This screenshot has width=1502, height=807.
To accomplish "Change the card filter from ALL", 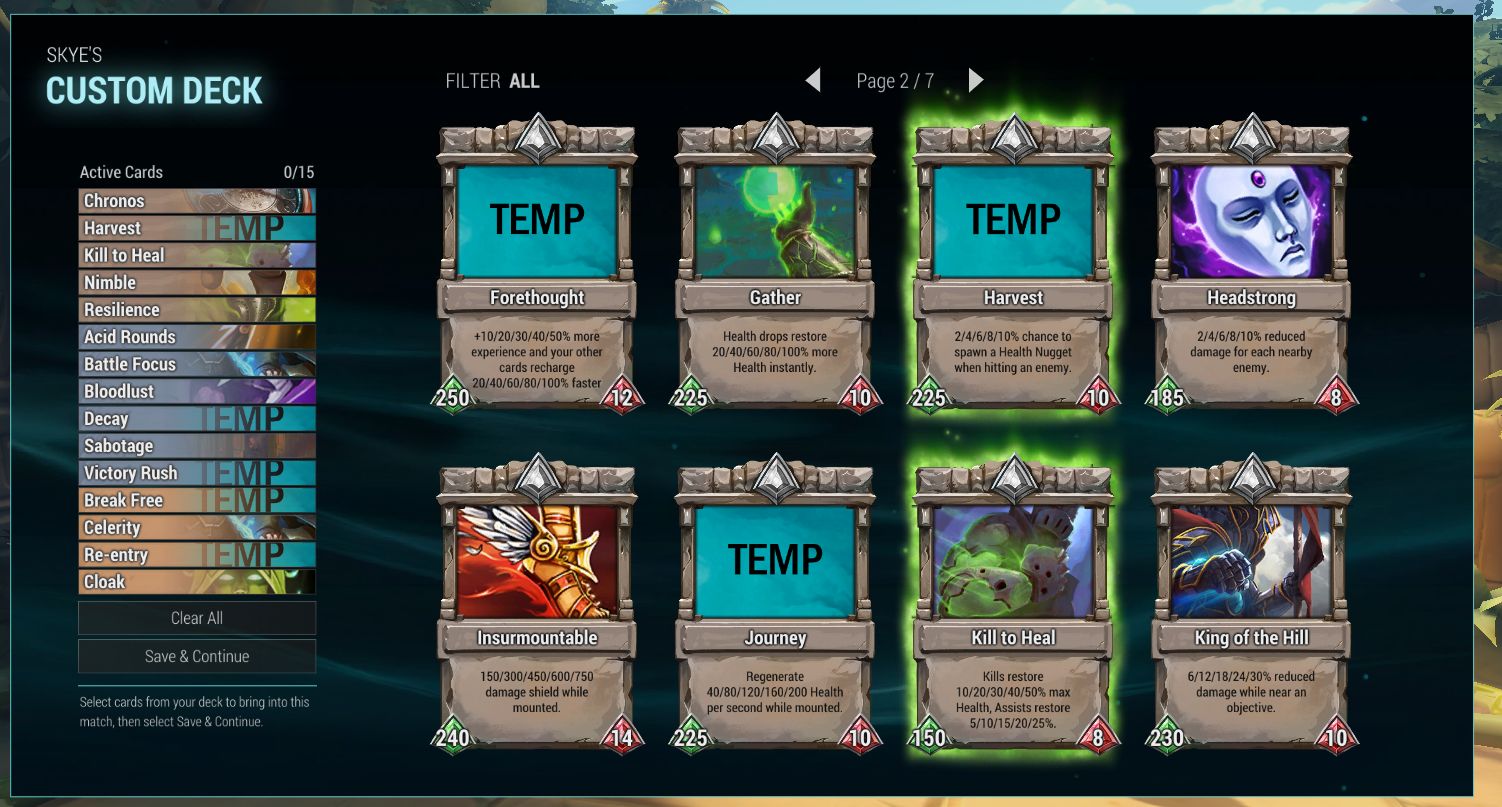I will [523, 81].
